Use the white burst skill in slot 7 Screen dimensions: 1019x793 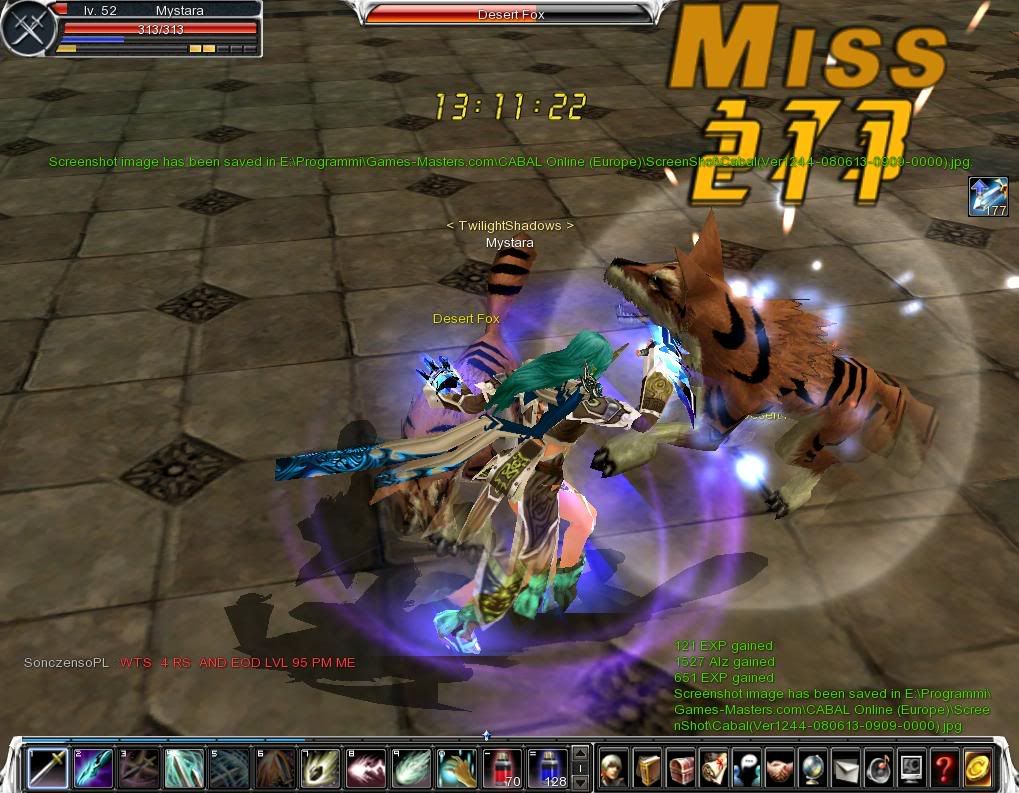(320, 767)
